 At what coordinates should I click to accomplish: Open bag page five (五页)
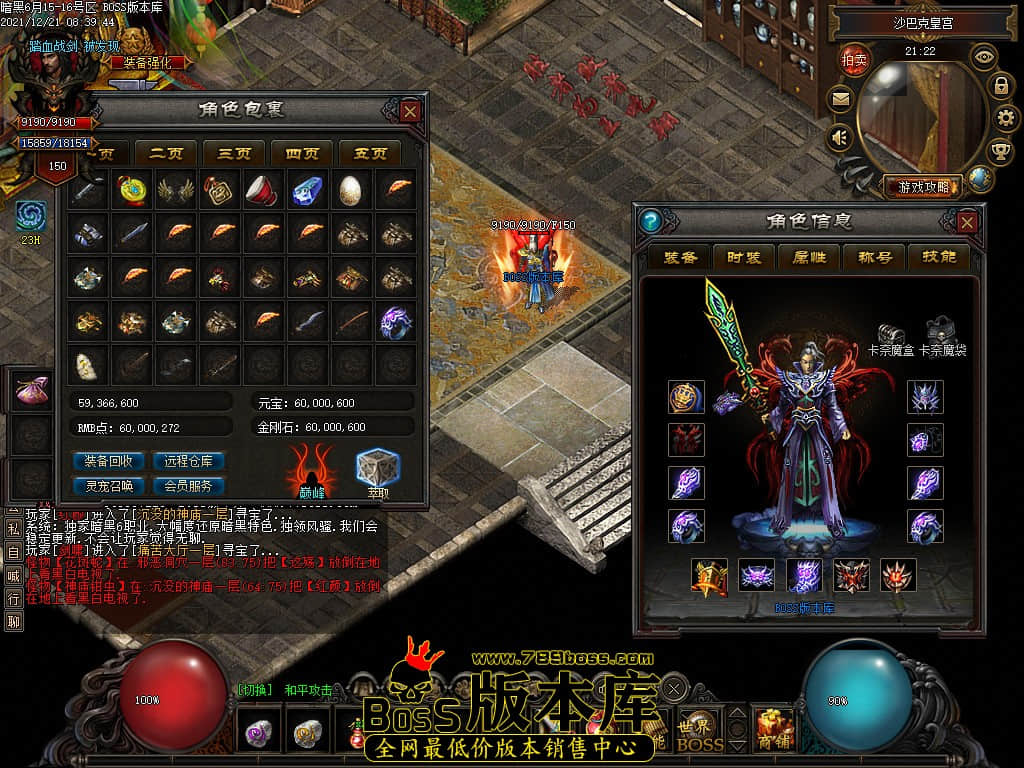369,153
